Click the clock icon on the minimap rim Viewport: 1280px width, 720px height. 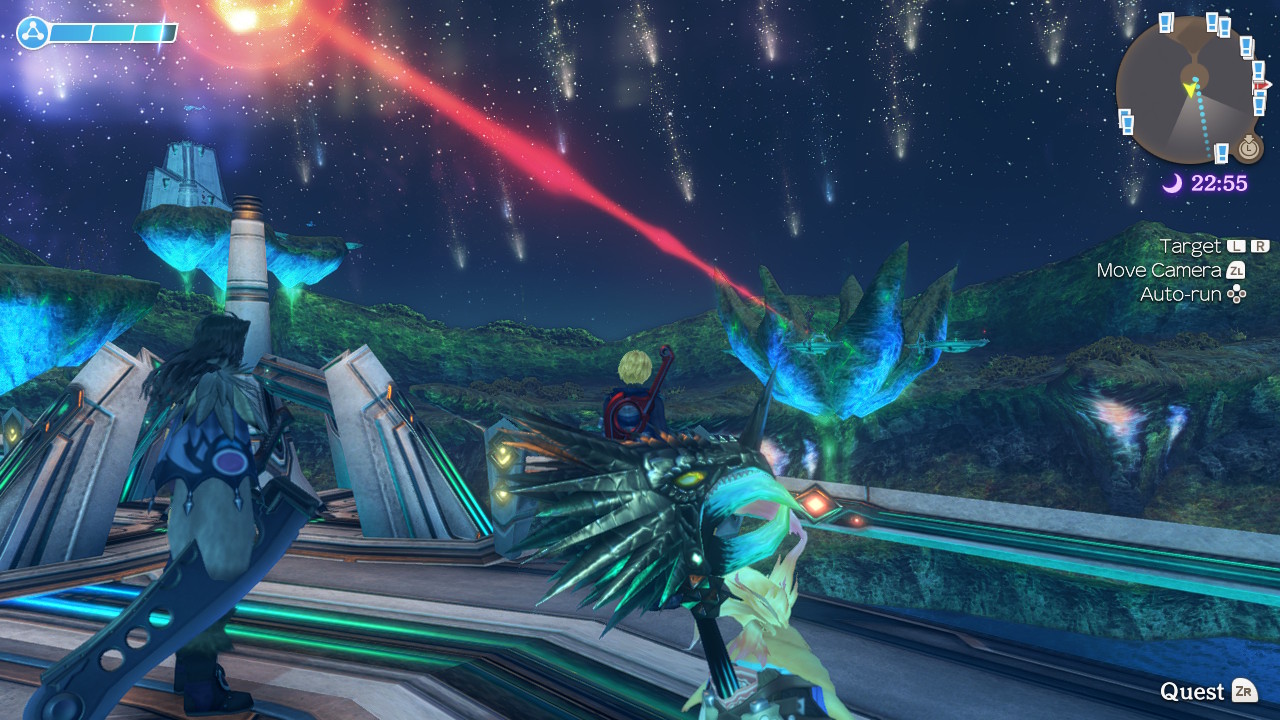pyautogui.click(x=1248, y=149)
